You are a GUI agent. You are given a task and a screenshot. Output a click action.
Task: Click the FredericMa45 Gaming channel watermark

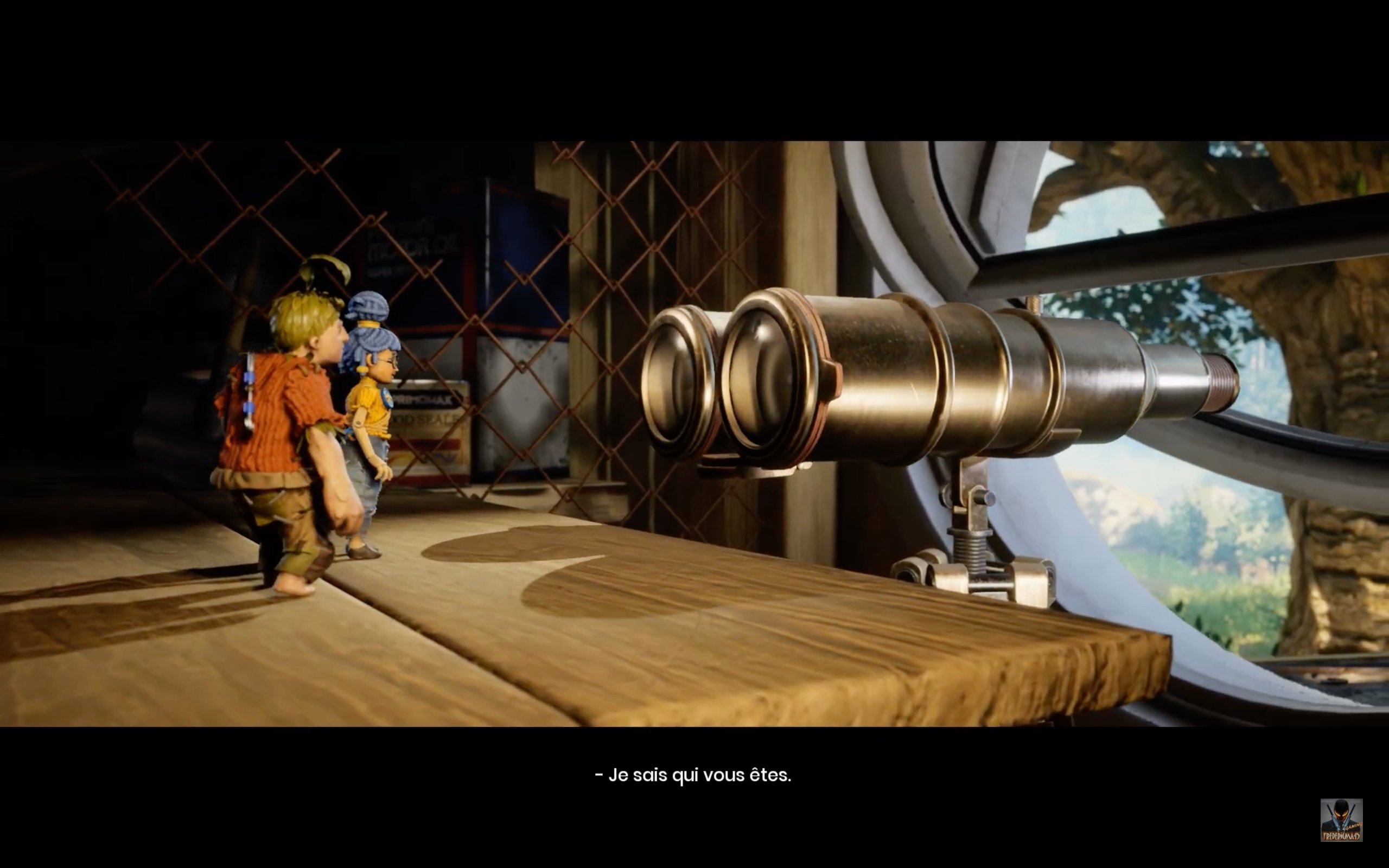[x=1341, y=820]
